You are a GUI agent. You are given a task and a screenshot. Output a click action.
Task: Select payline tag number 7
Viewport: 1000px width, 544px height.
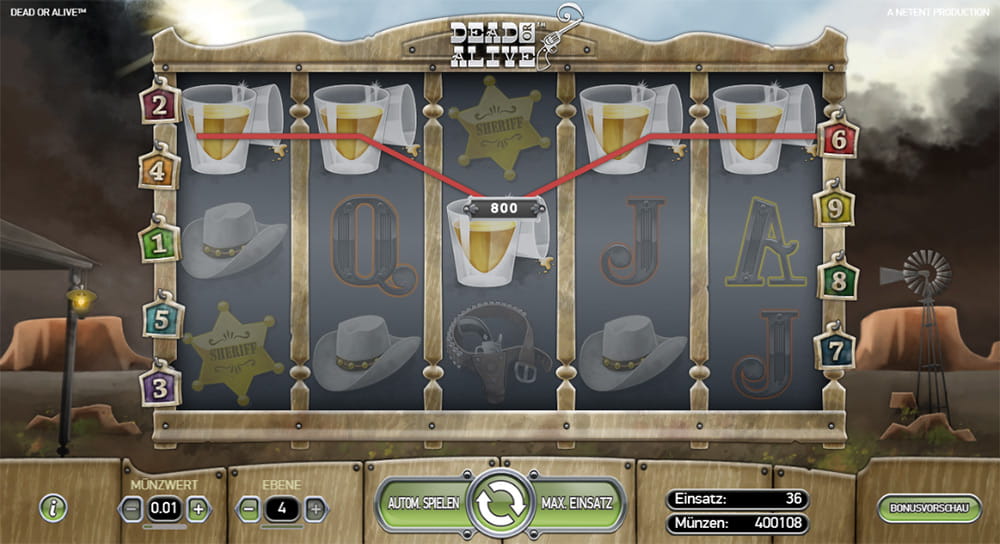[834, 350]
